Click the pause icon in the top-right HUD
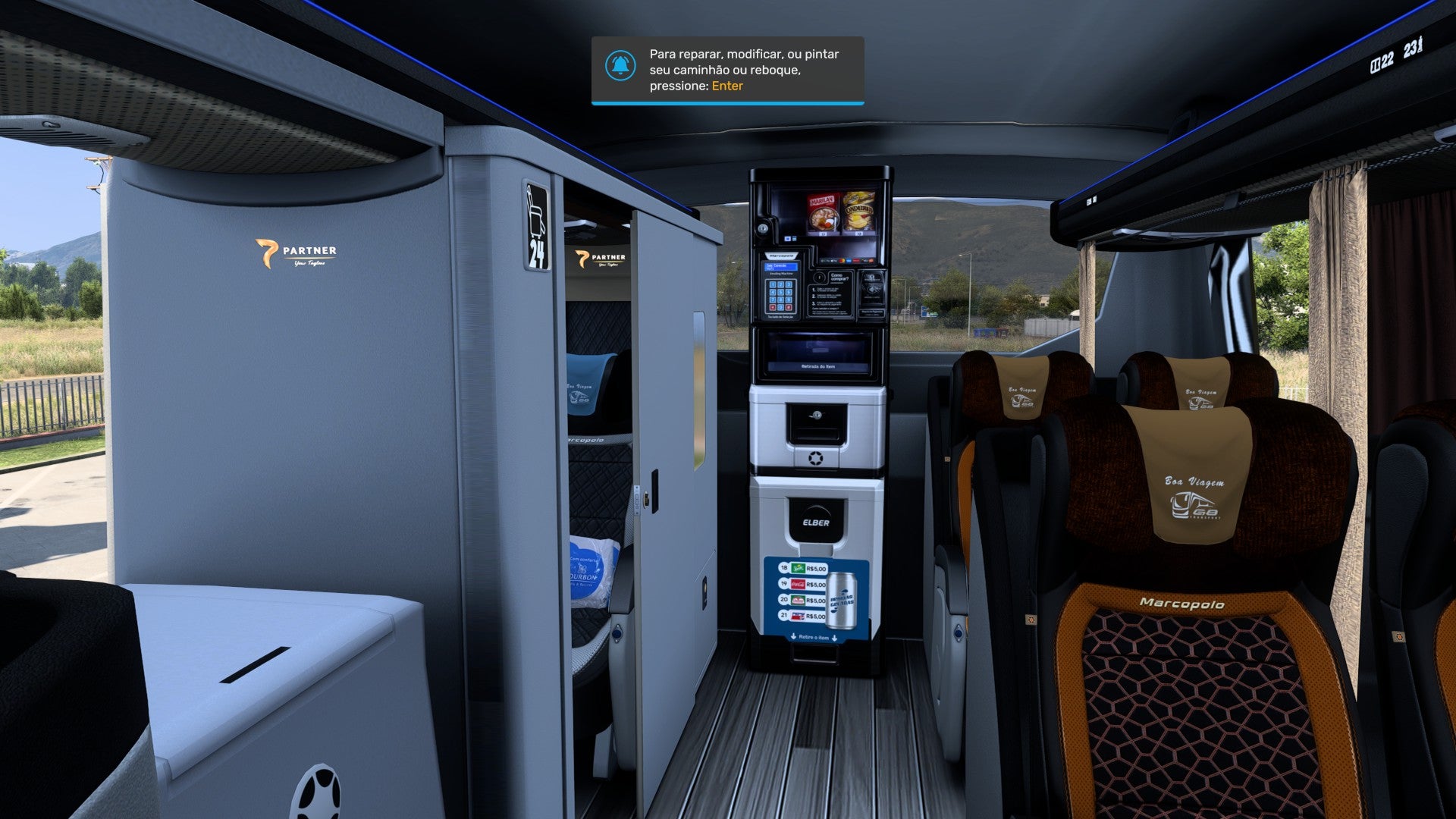1456x819 pixels. pyautogui.click(x=1376, y=64)
